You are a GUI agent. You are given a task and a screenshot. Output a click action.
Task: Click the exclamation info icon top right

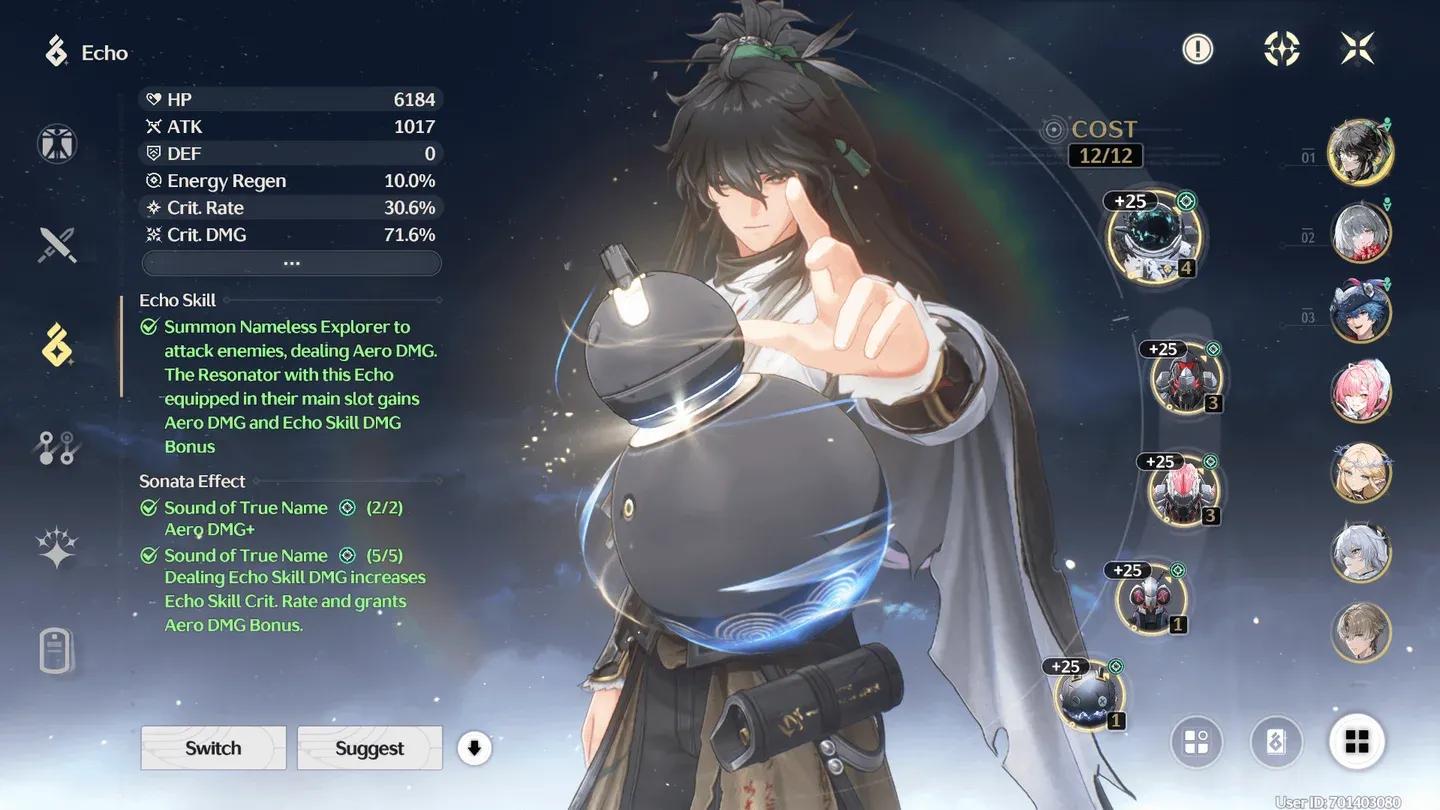click(1197, 48)
